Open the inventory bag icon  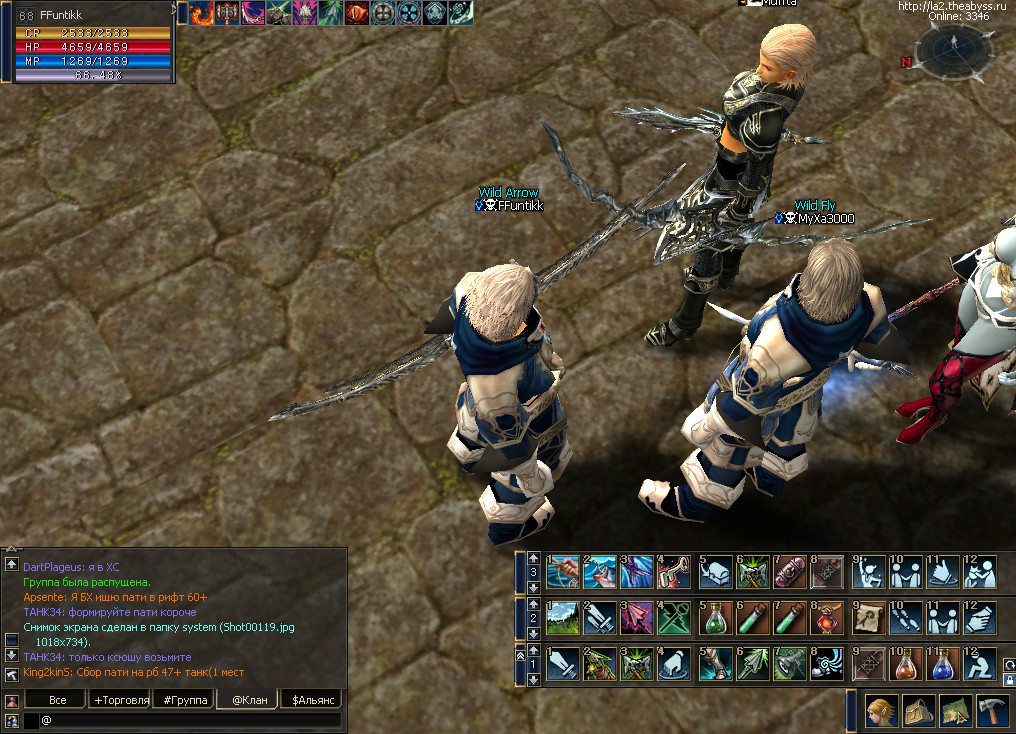point(919,710)
